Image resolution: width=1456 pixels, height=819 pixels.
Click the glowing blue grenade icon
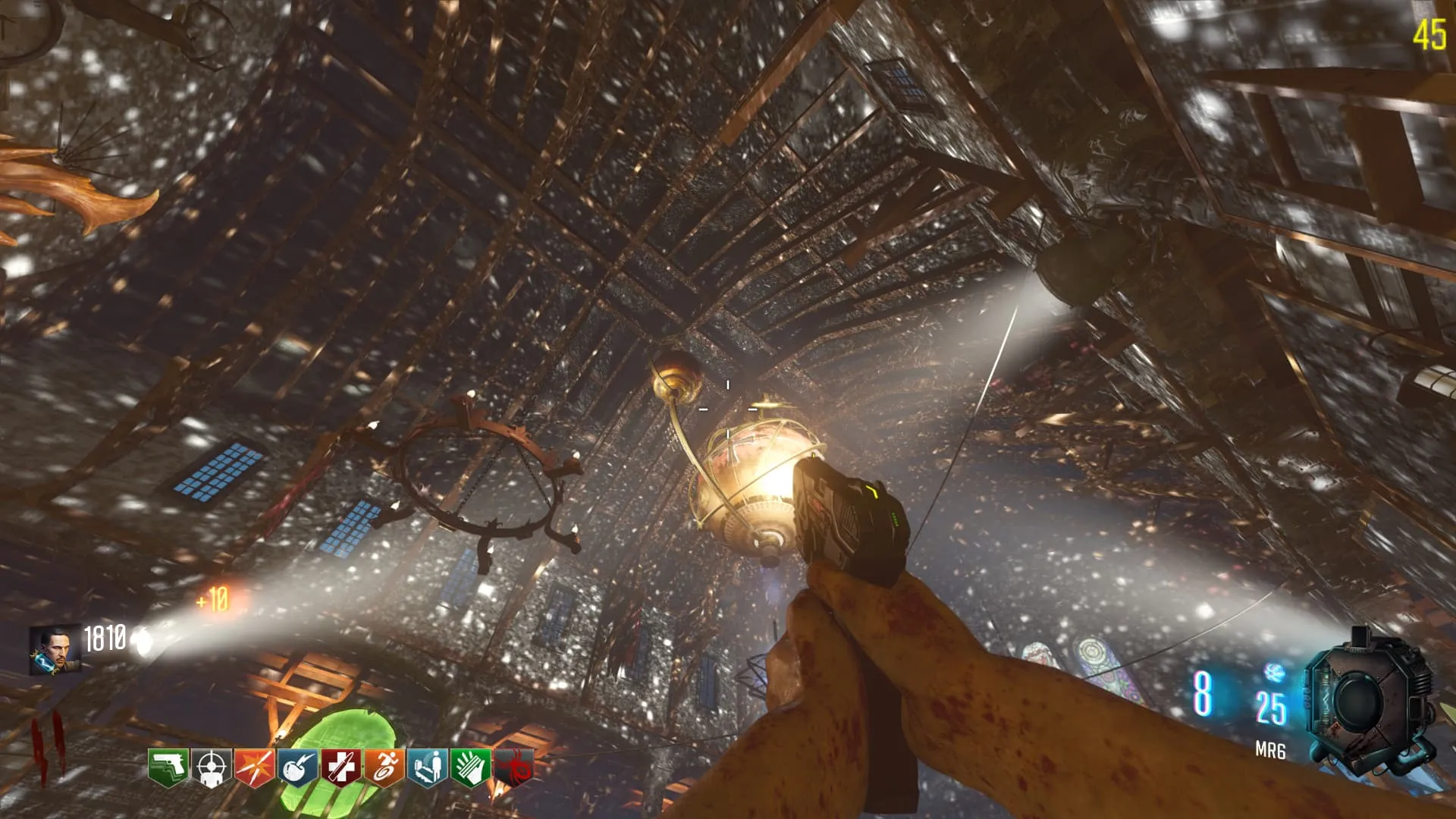(1273, 672)
